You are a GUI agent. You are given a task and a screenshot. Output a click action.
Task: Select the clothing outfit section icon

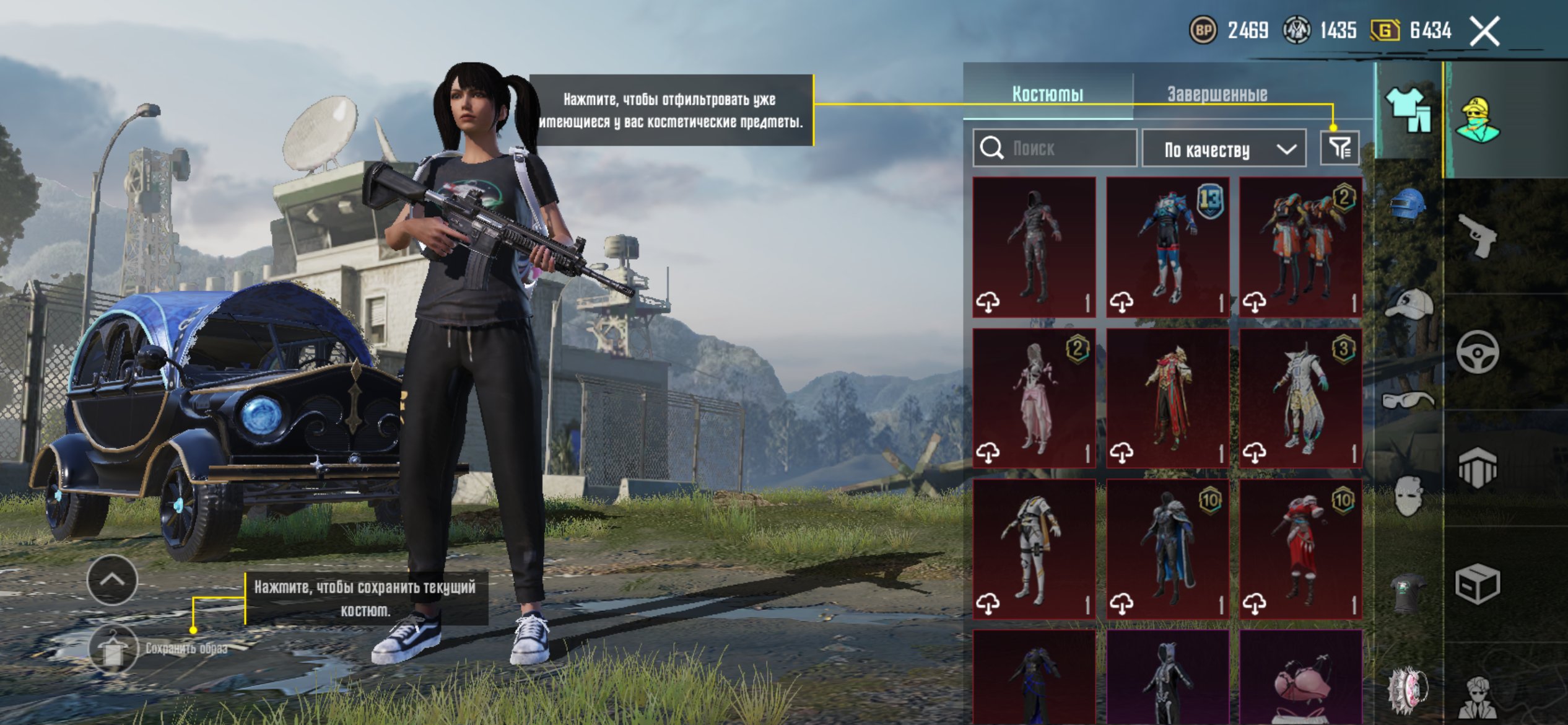tap(1408, 110)
